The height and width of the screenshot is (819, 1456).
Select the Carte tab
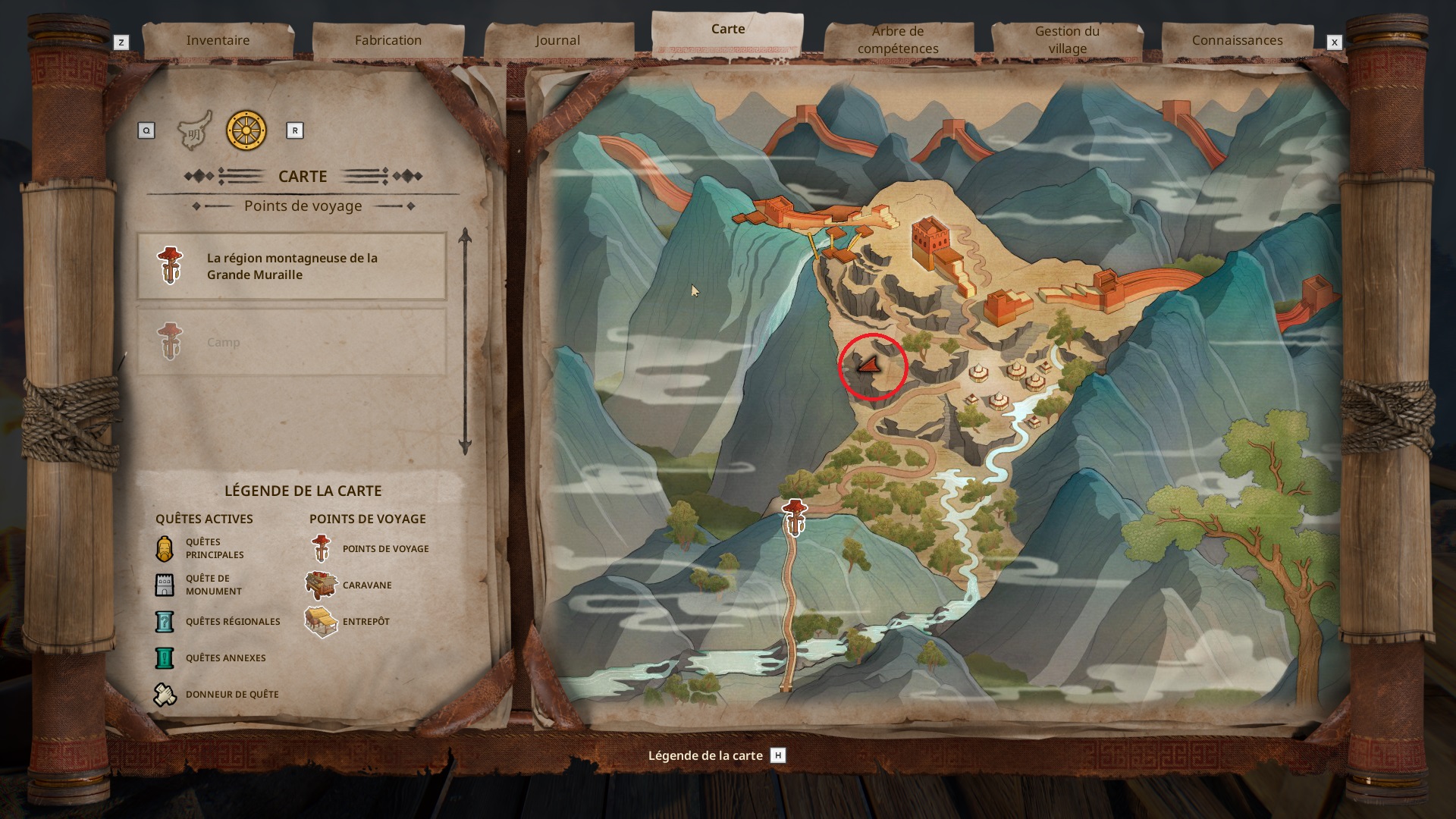tap(727, 30)
